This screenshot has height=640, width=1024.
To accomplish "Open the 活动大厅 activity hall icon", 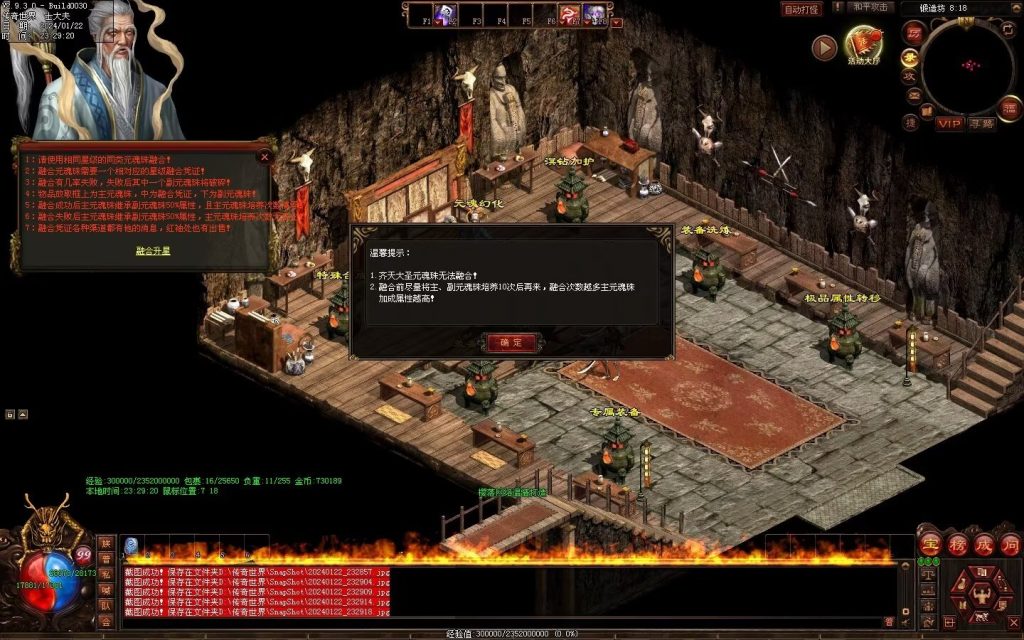I will 863,44.
